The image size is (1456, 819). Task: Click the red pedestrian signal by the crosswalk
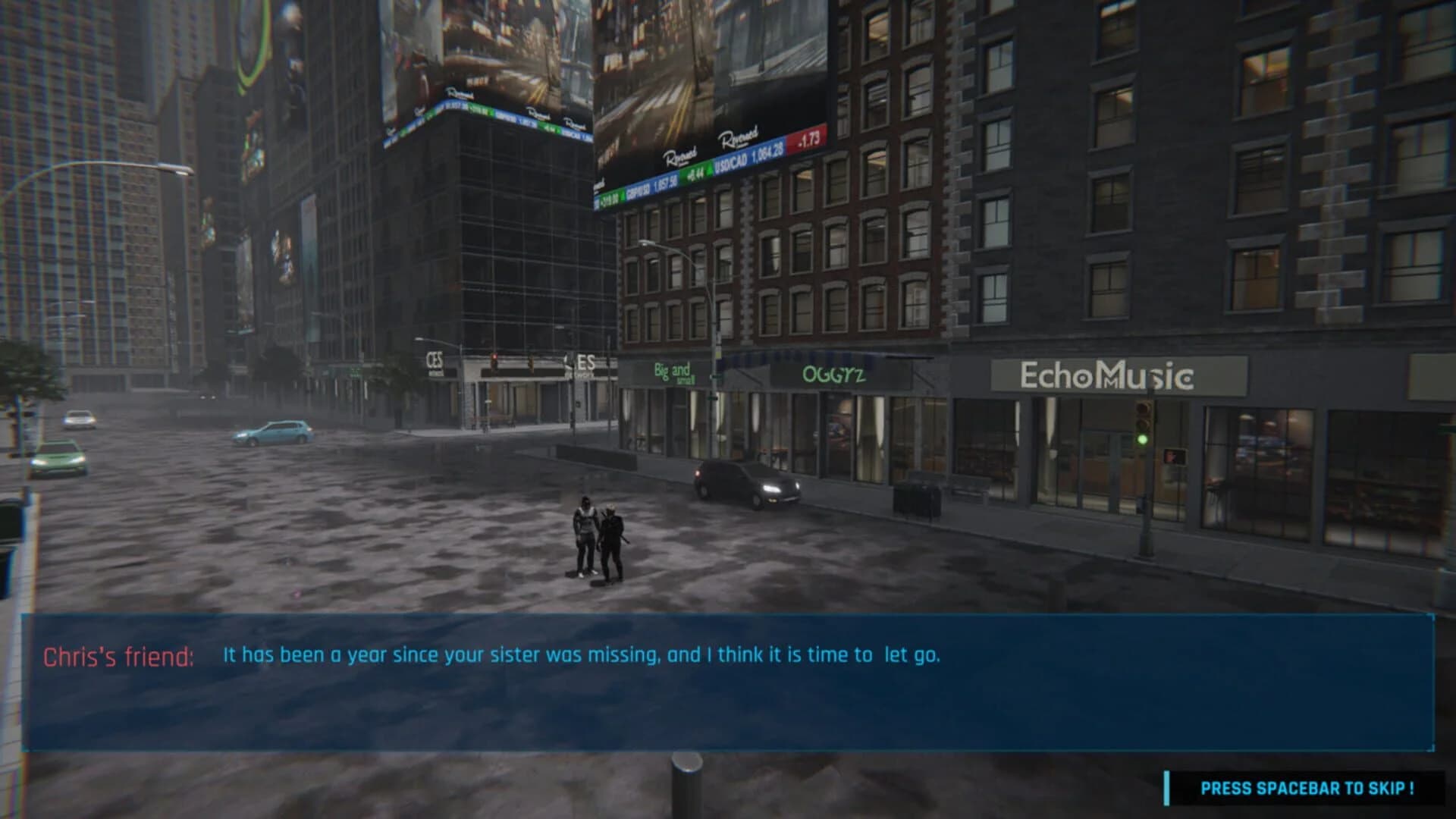1175,455
